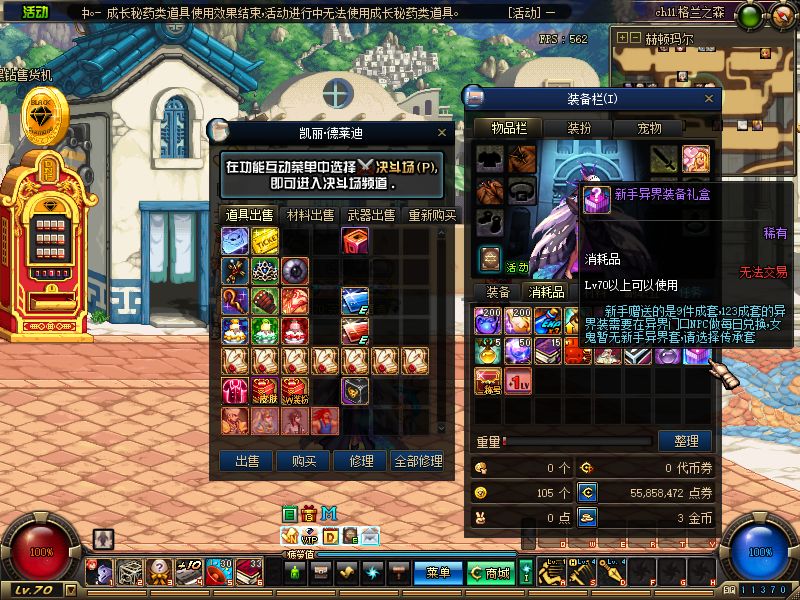
Task: Click the 购买 buy button
Action: click(304, 461)
